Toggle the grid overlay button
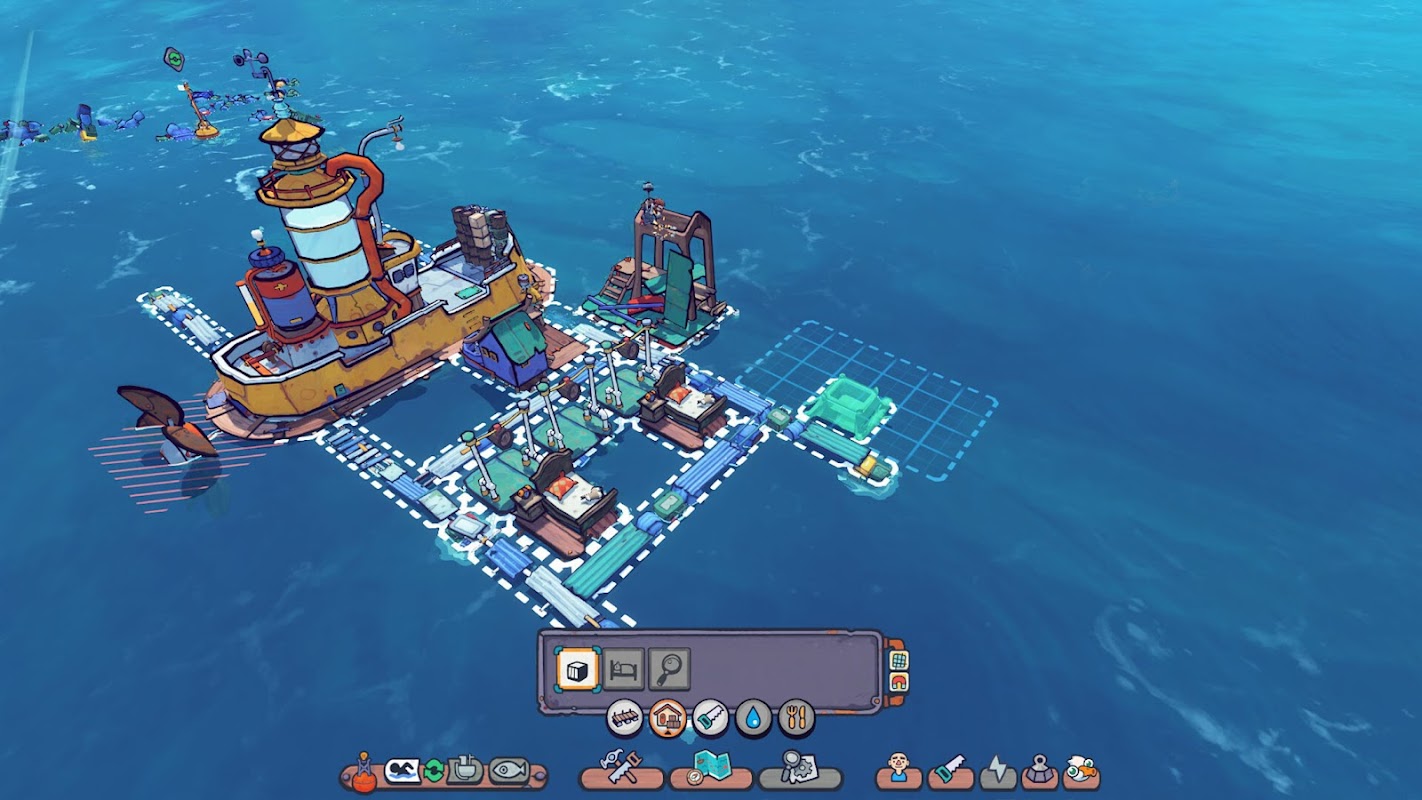 coord(898,660)
